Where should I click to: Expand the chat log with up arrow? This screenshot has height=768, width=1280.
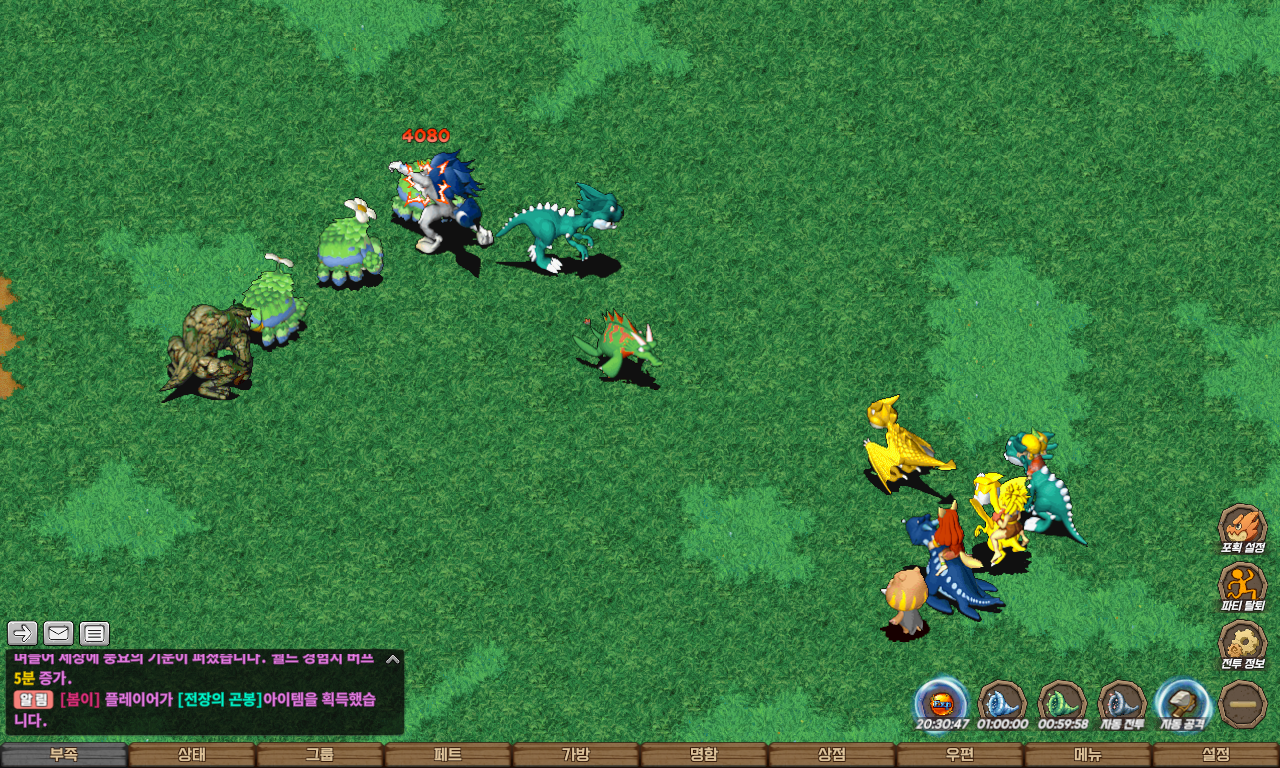(393, 659)
